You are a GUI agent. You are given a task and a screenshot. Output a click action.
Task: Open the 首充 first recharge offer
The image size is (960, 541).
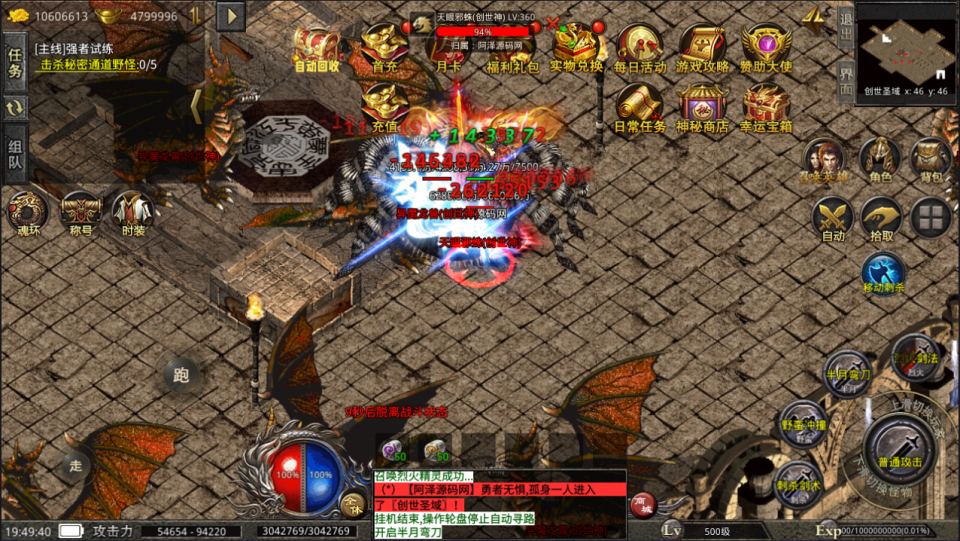click(384, 47)
